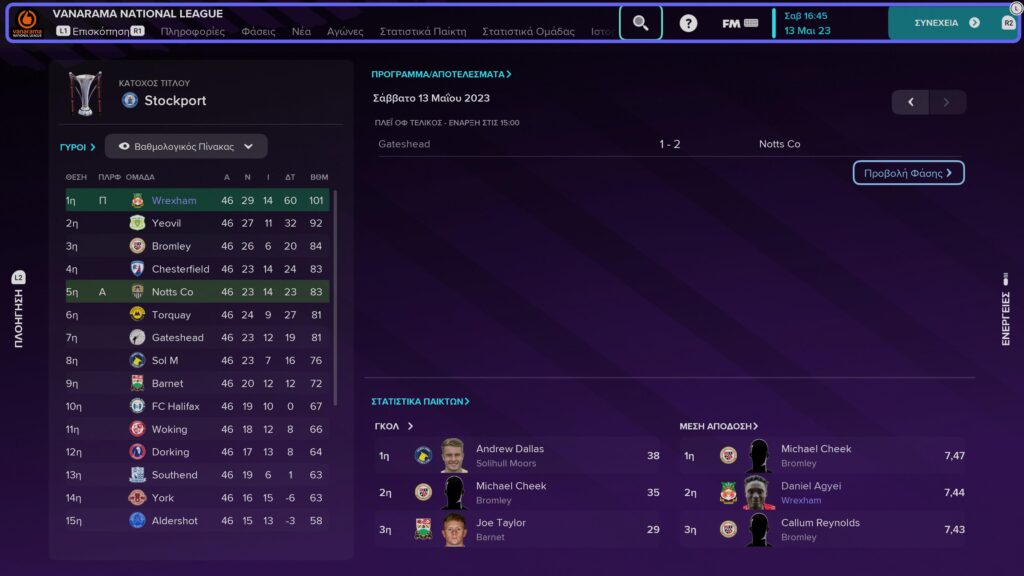Select Wrexham in the league table
The width and height of the screenshot is (1024, 576).
click(174, 200)
